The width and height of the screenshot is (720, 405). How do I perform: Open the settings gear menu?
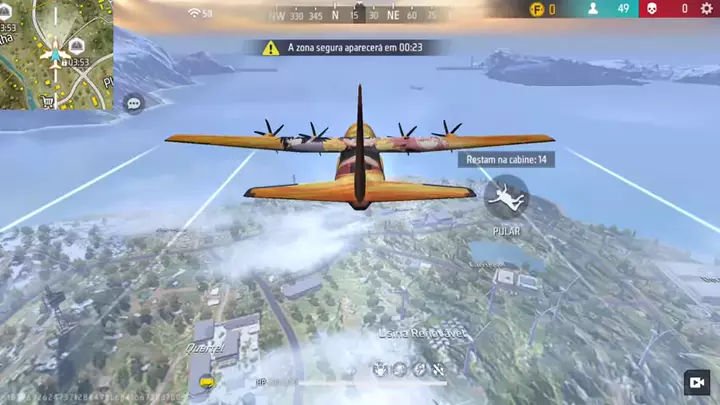point(707,9)
